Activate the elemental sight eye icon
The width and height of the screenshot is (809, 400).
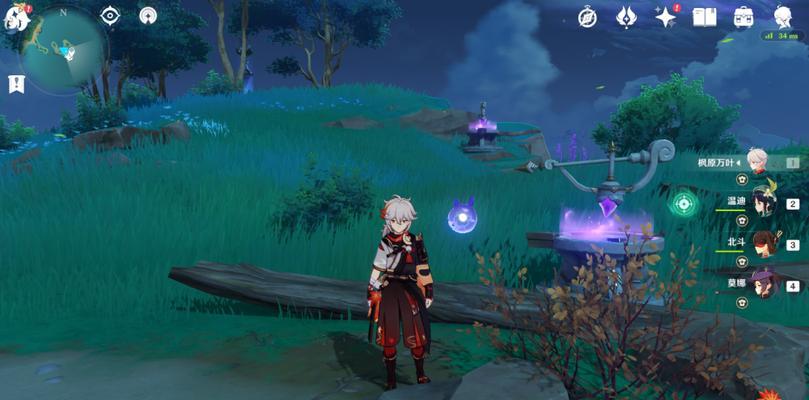coord(110,16)
